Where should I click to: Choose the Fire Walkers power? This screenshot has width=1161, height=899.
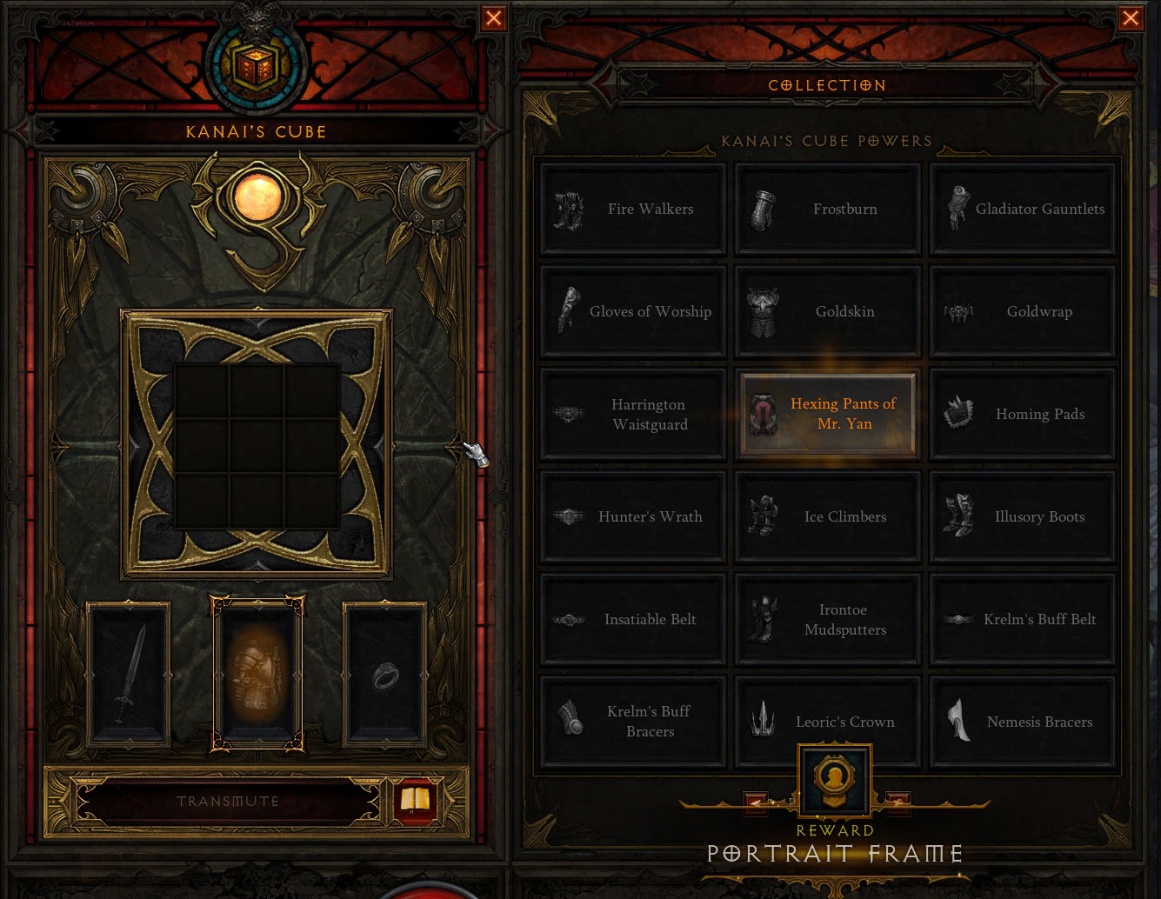[x=633, y=209]
